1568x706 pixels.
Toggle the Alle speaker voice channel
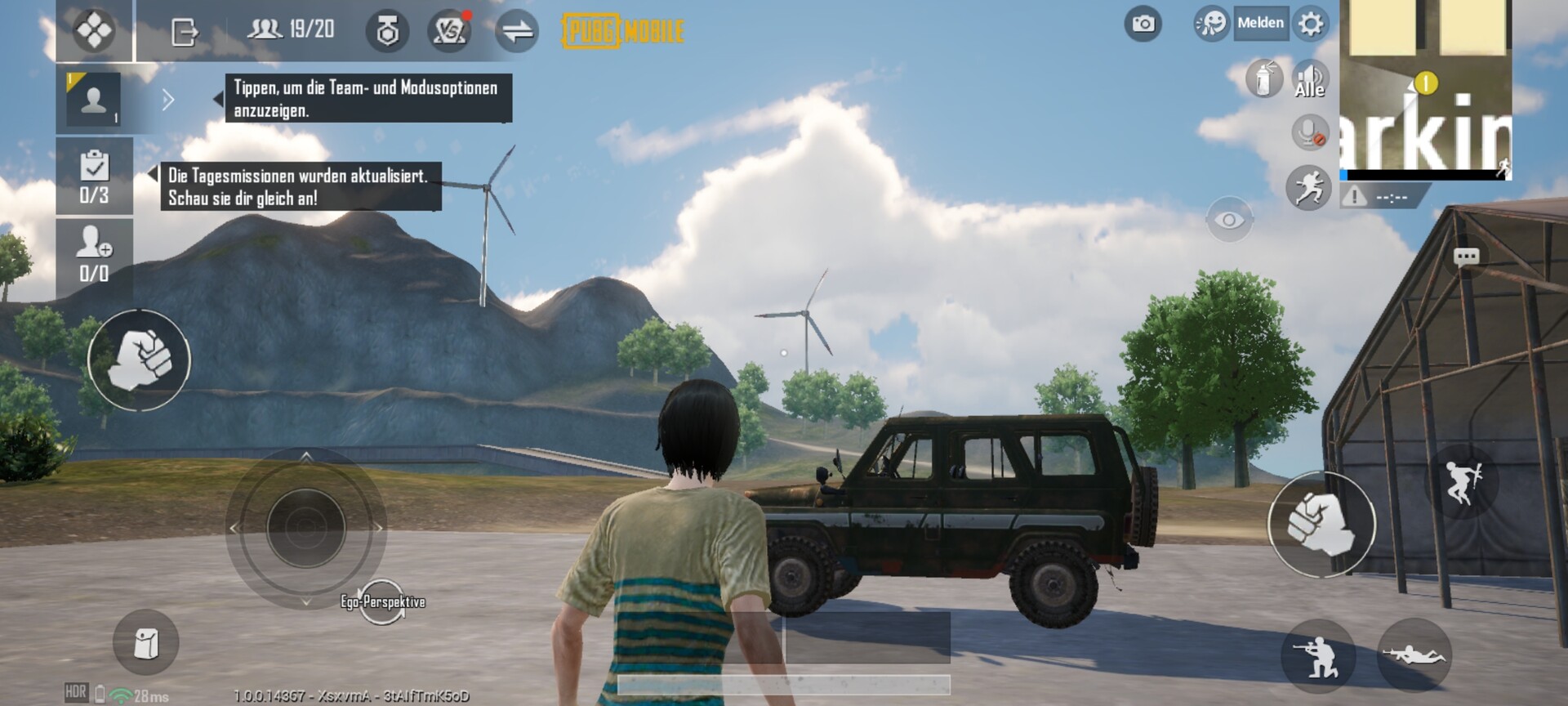pos(1310,80)
